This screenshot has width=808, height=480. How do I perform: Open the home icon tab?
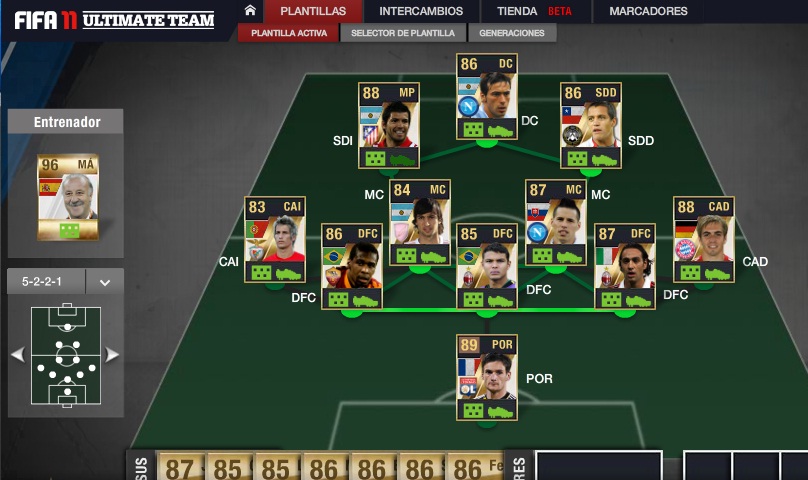coord(250,11)
